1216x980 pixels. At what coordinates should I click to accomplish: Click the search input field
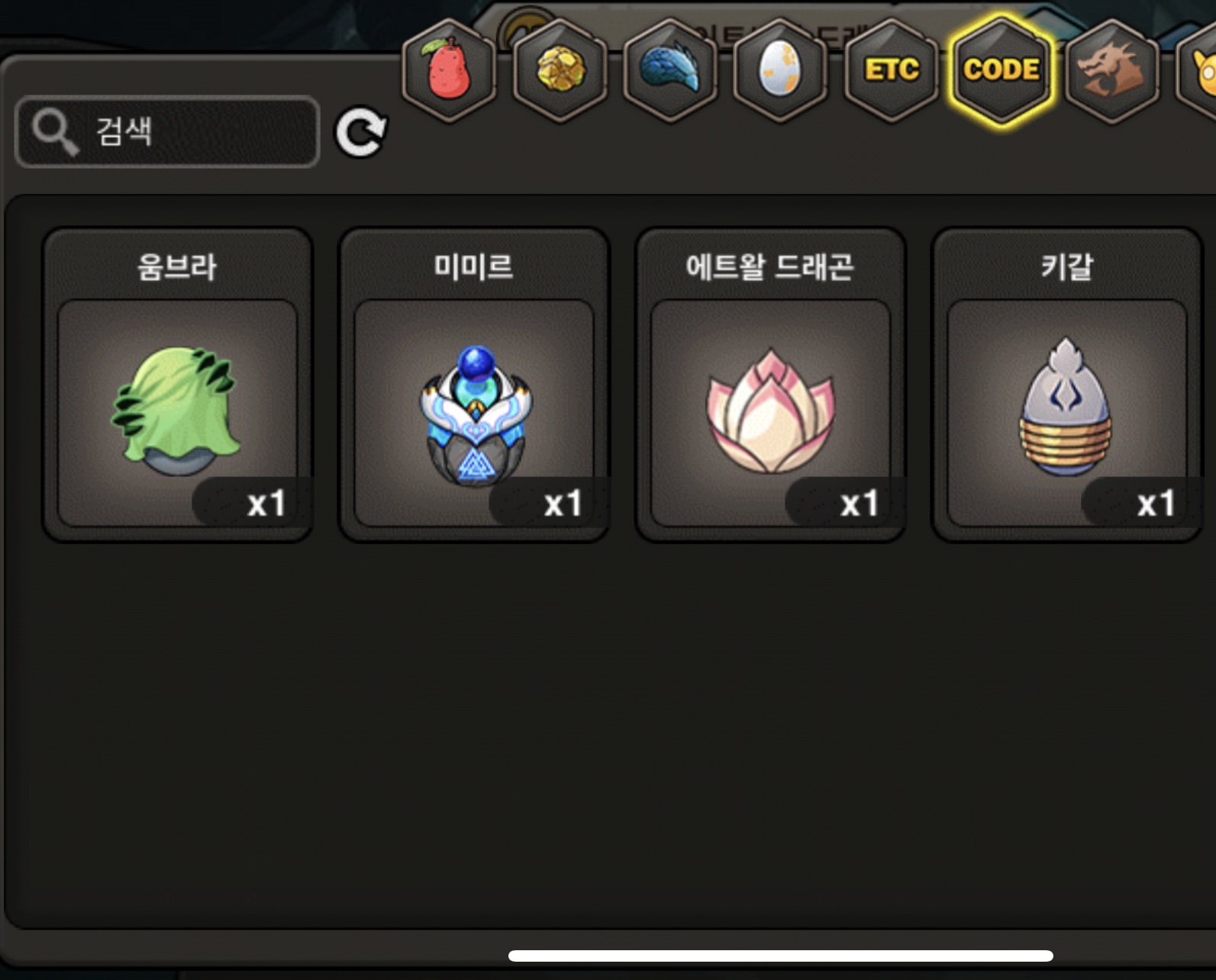click(x=168, y=131)
